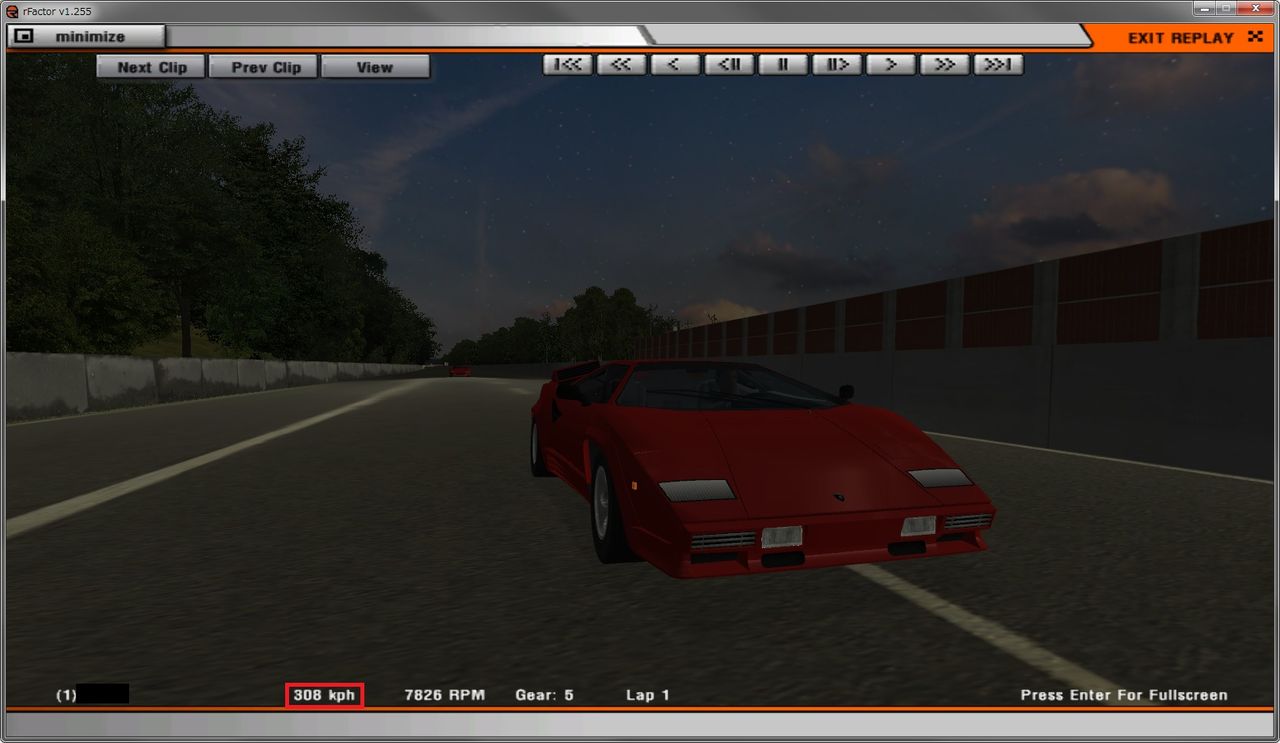This screenshot has width=1280, height=743.
Task: Advance to the next replay clip
Action: click(x=151, y=66)
